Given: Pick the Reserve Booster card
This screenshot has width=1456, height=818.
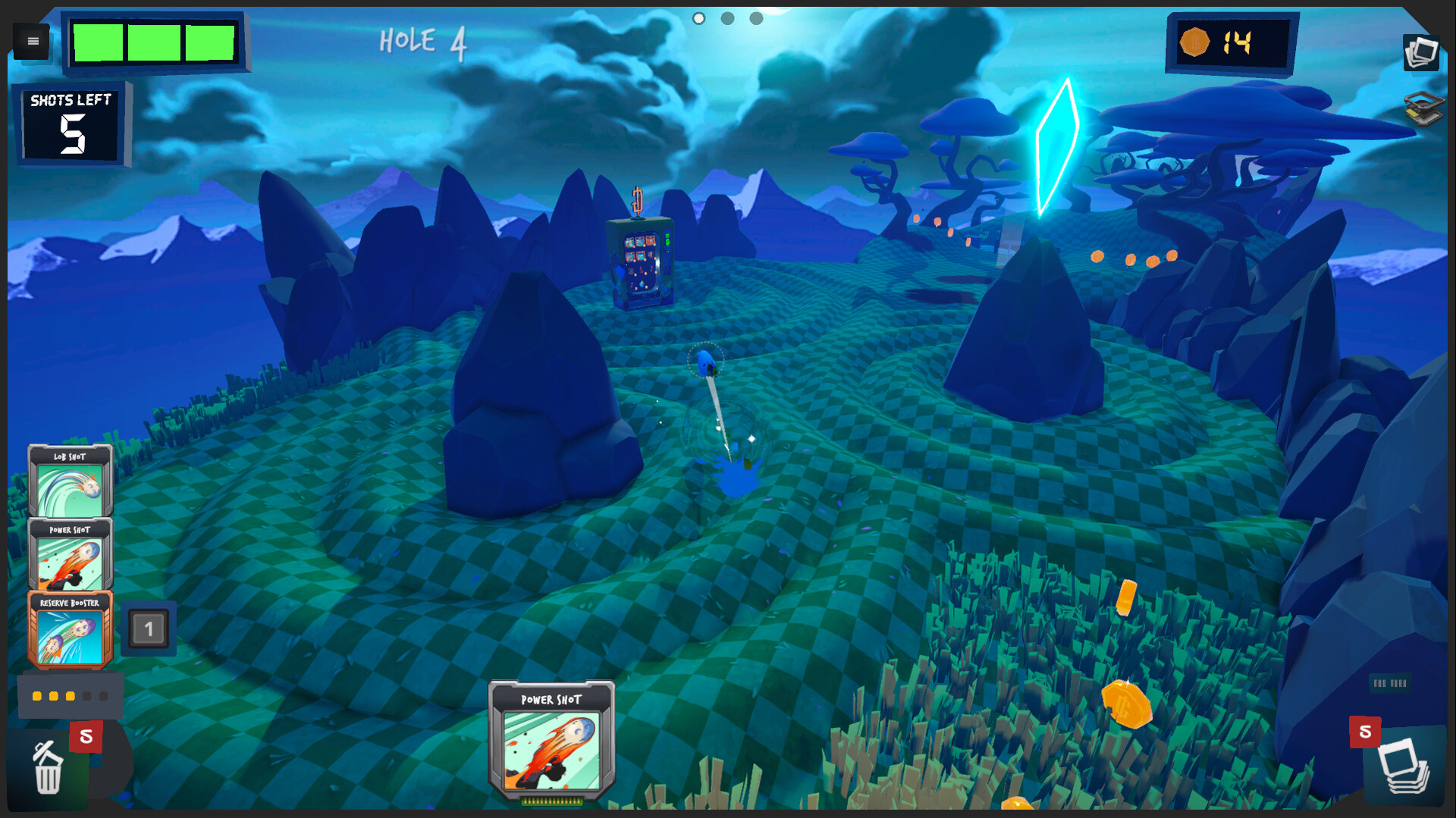Looking at the screenshot, I should pos(70,629).
